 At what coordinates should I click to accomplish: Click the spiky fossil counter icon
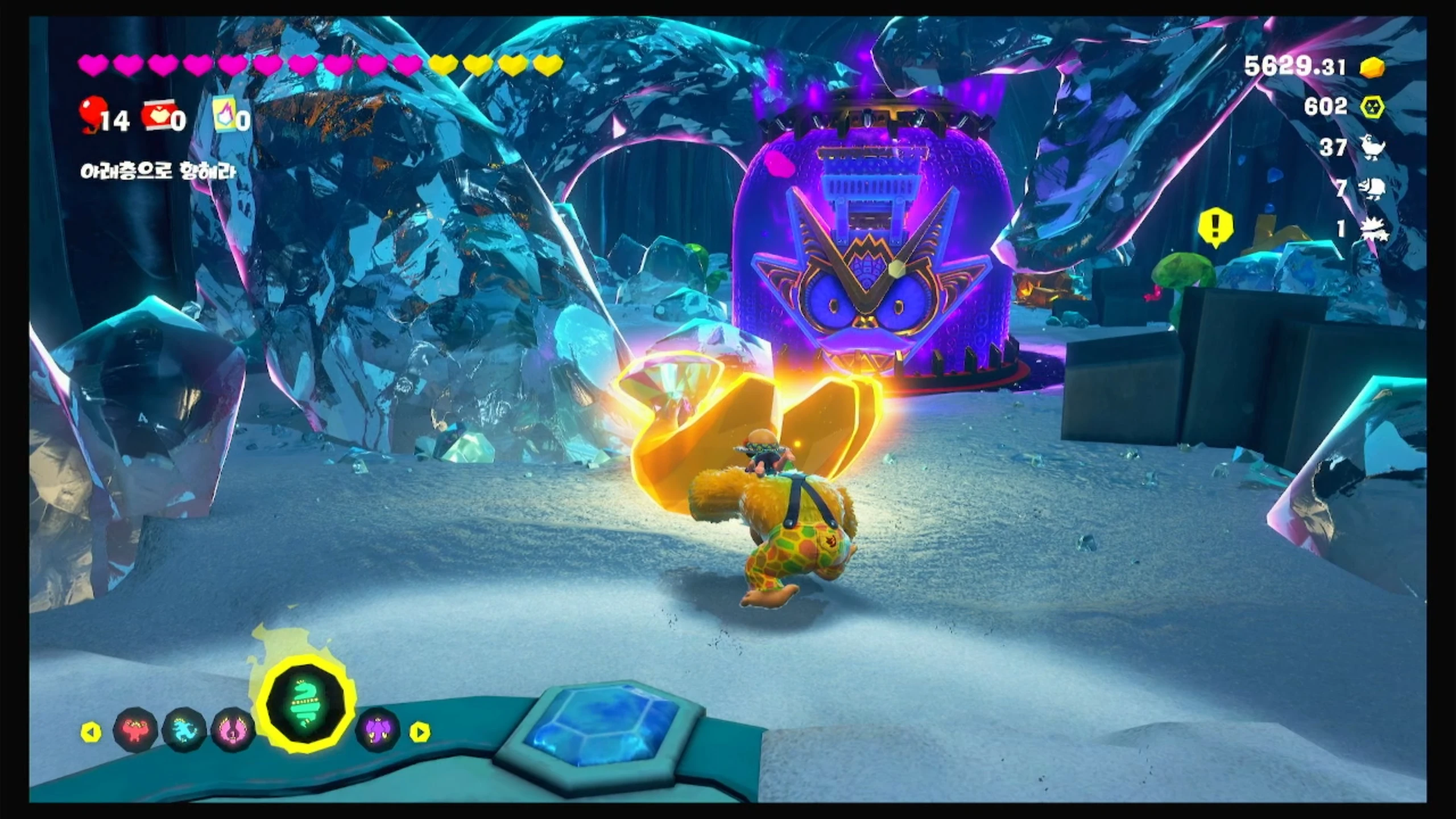[1373, 229]
